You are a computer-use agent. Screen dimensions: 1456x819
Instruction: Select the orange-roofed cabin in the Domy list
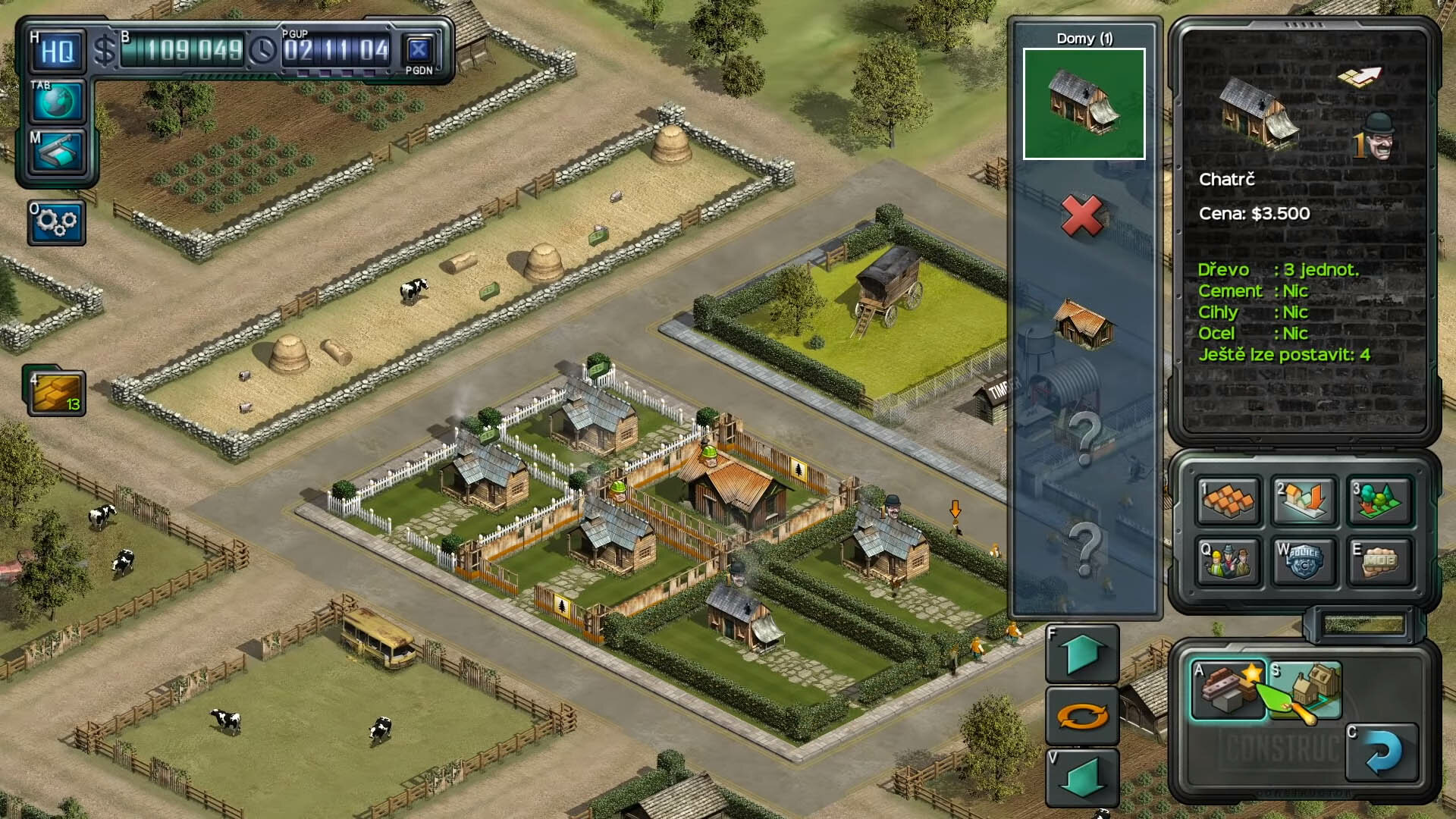[x=1084, y=325]
